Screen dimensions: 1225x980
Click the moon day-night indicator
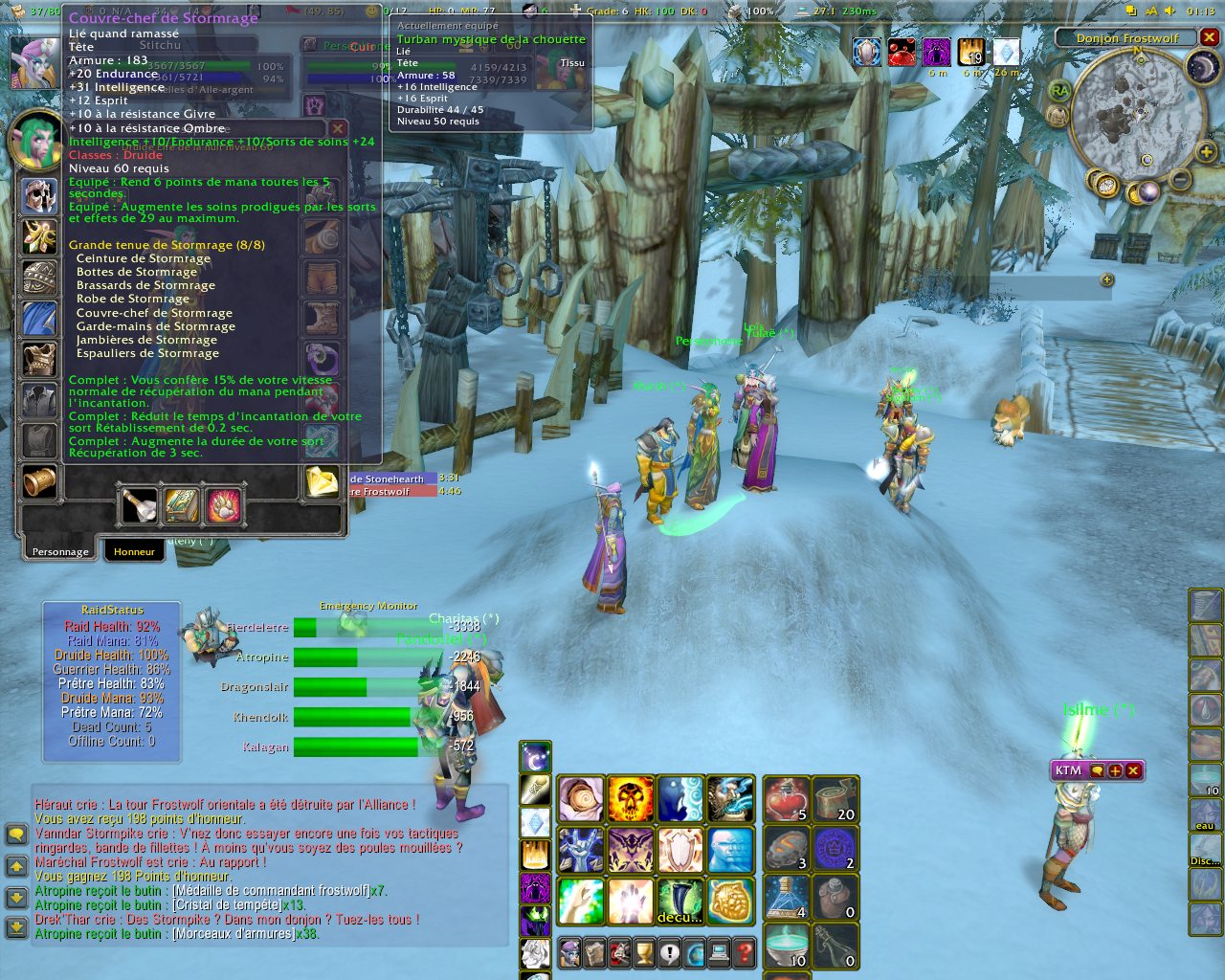point(1202,66)
